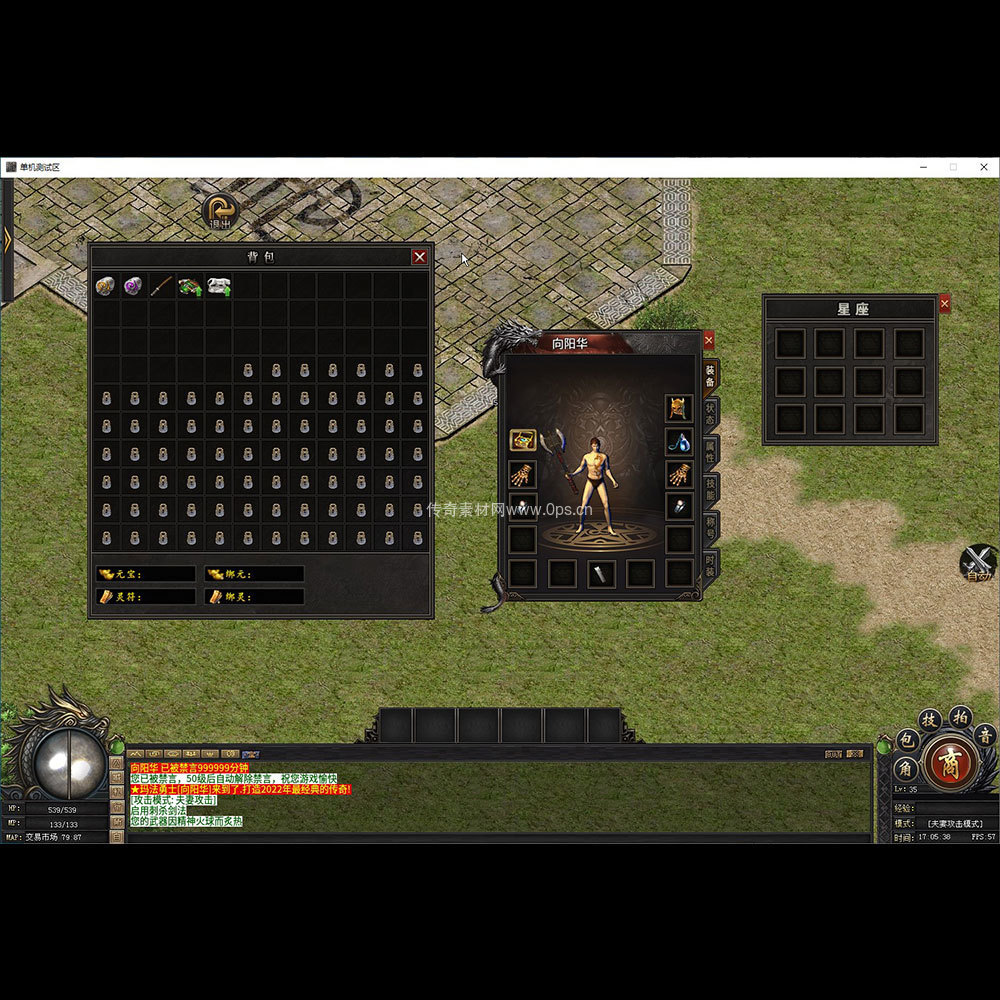This screenshot has width=1000, height=1000.
Task: Select the purple swirl stone in backpack
Action: 133,287
